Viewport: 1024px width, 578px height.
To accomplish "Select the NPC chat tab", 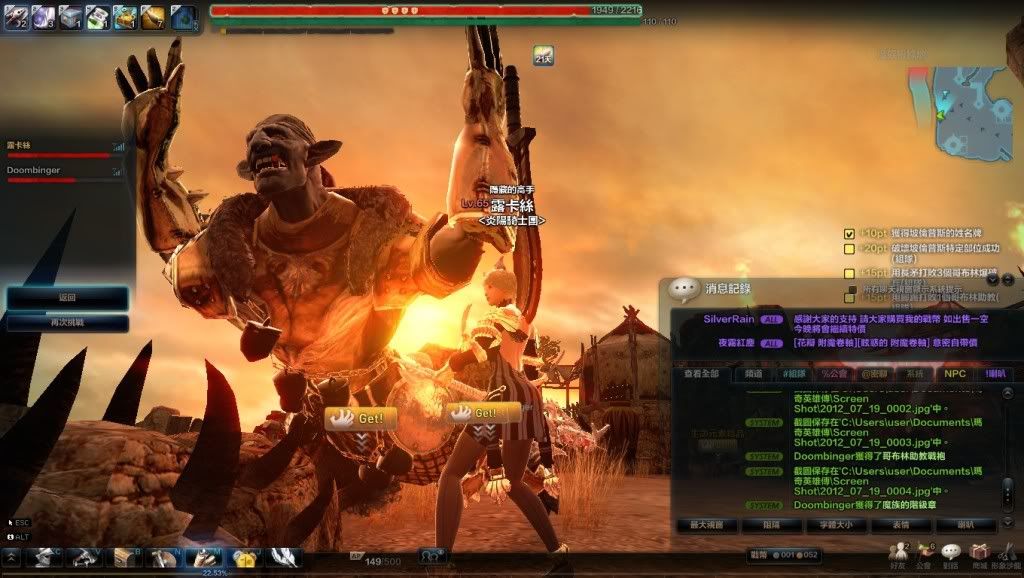I will (953, 374).
